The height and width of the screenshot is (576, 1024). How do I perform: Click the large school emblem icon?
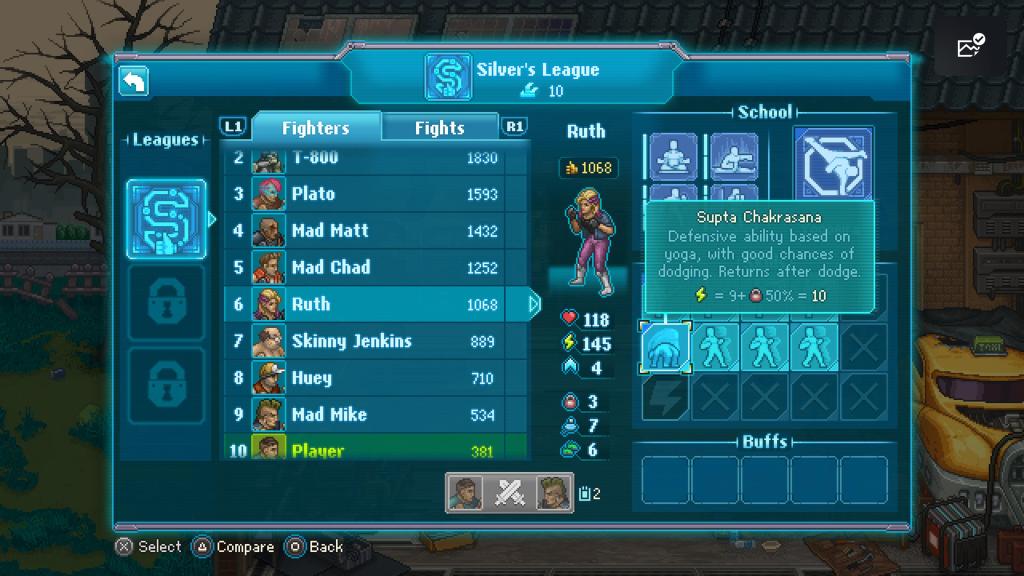[834, 164]
